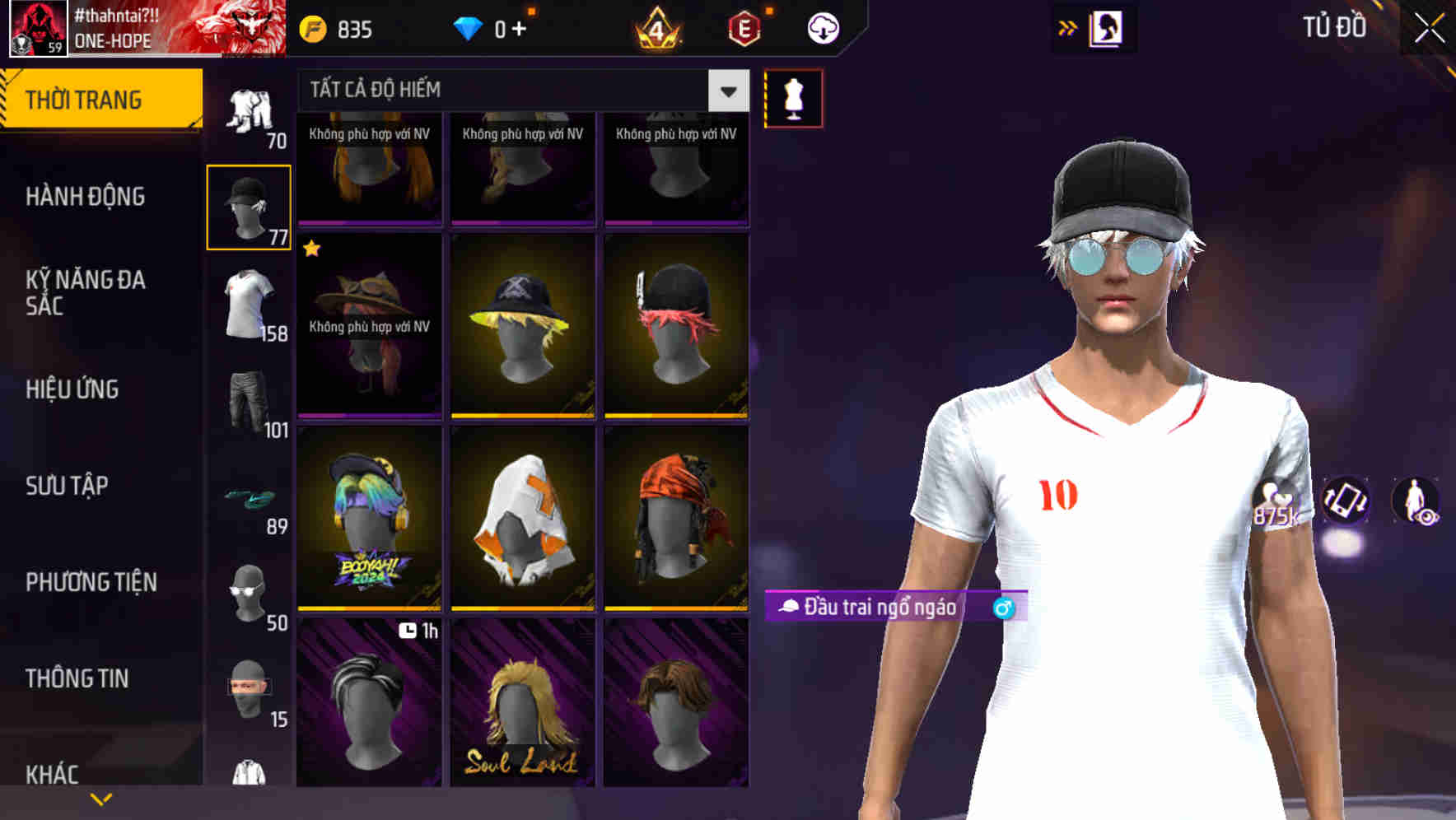Screen dimensions: 1456x820
Task: Expand more categories with the bottom yellow chevron
Action: [101, 799]
